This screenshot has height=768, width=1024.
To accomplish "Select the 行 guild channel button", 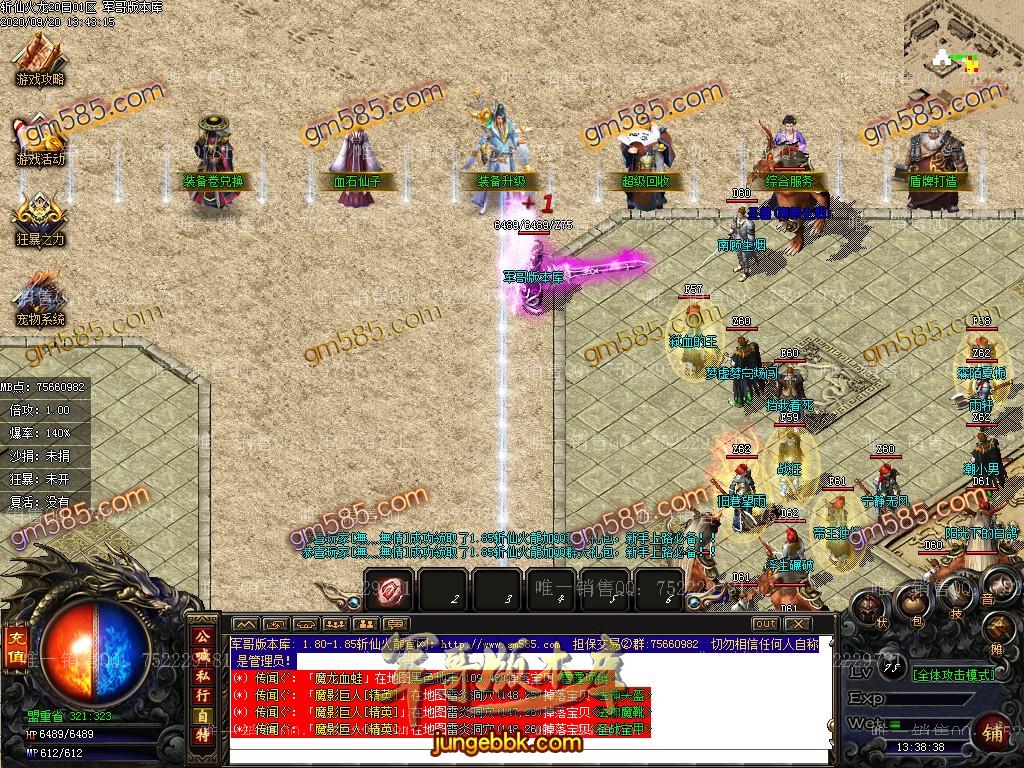I will pyautogui.click(x=201, y=696).
